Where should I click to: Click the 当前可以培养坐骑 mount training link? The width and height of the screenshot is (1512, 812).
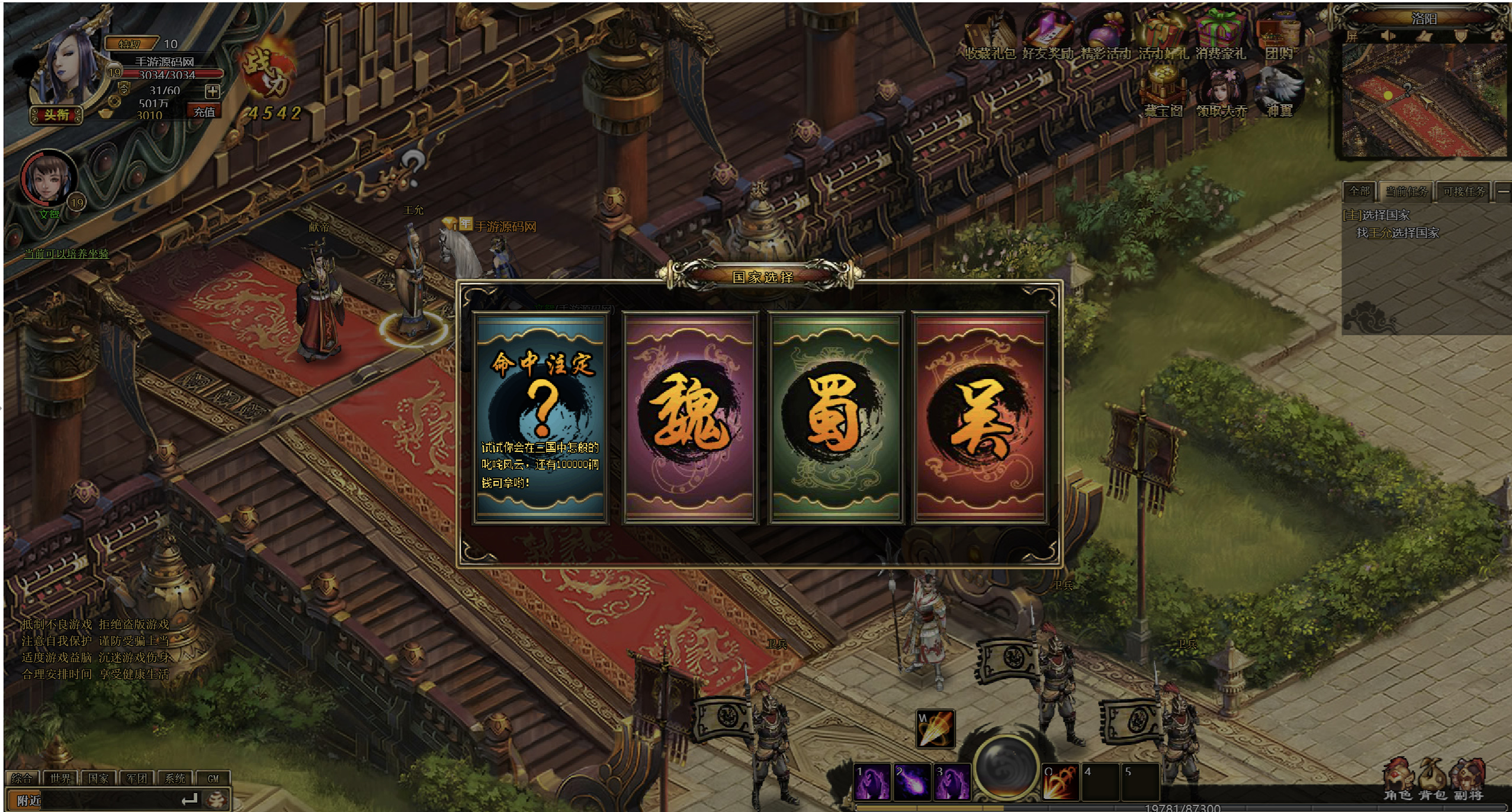click(x=66, y=253)
